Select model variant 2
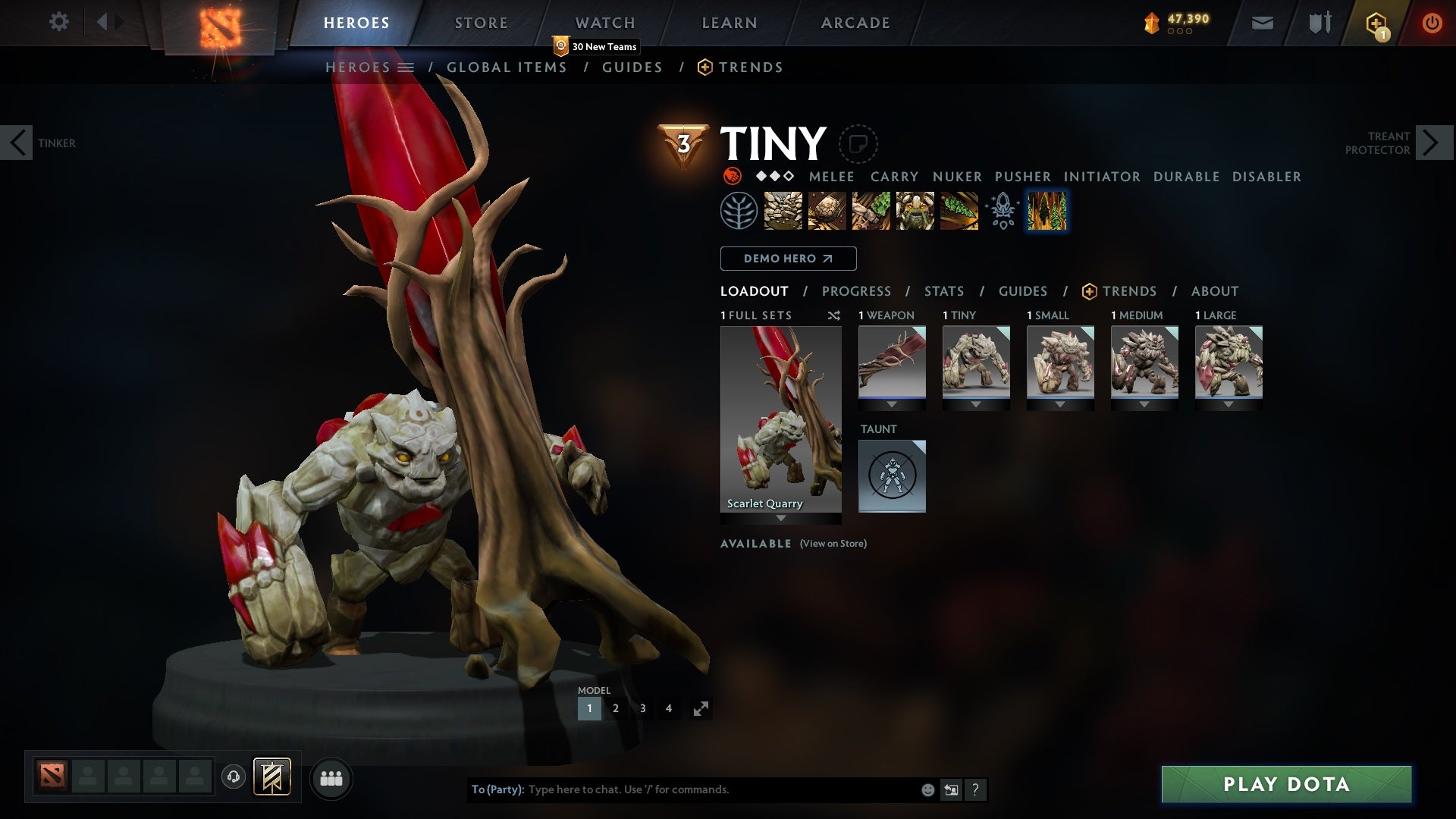This screenshot has width=1456, height=819. [616, 708]
